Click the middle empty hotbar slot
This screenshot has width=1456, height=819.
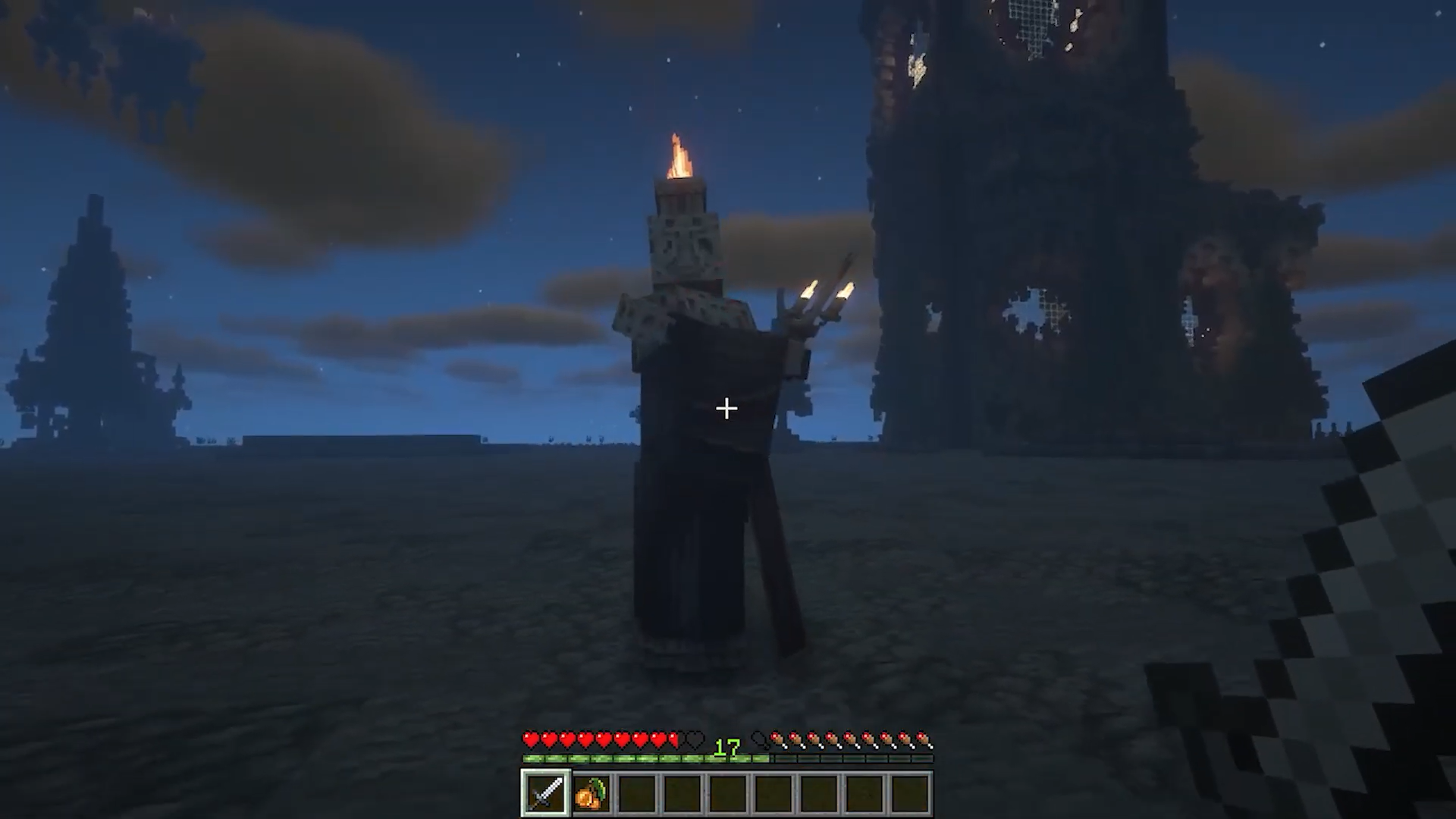[x=726, y=792]
